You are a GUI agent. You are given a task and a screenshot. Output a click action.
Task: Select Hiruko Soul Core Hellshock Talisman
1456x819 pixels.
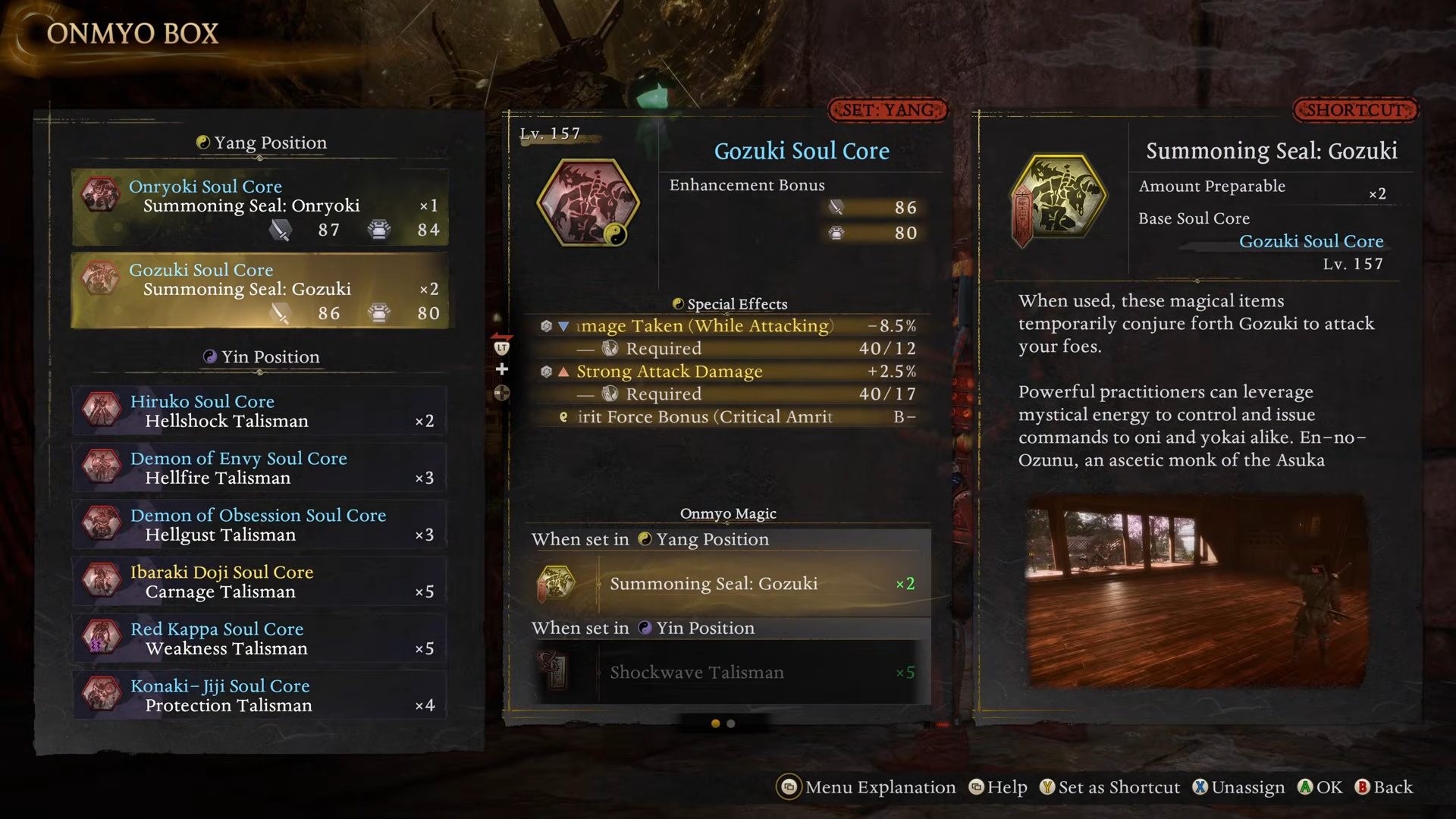click(x=259, y=411)
